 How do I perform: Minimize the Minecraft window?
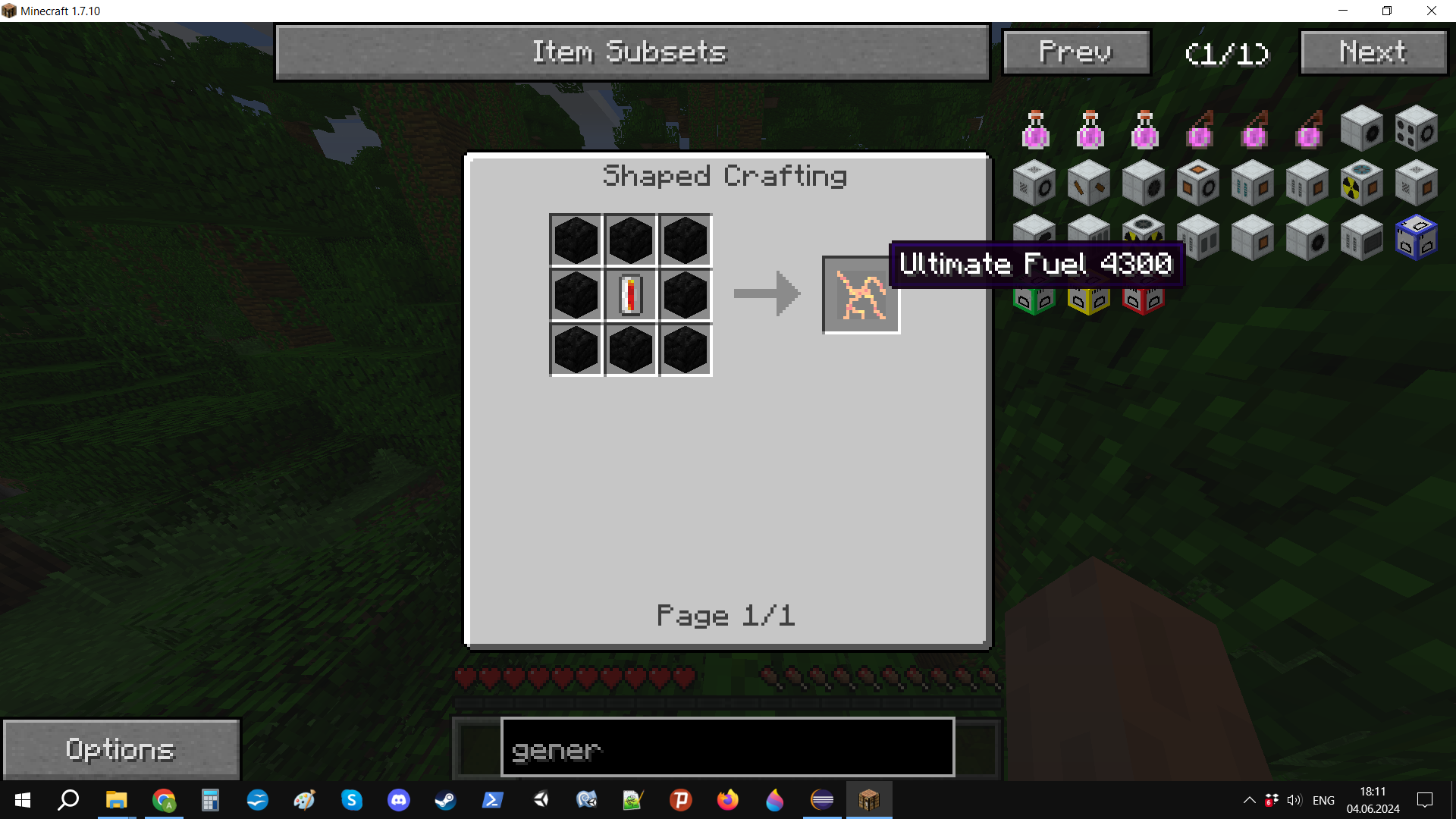pyautogui.click(x=1343, y=11)
